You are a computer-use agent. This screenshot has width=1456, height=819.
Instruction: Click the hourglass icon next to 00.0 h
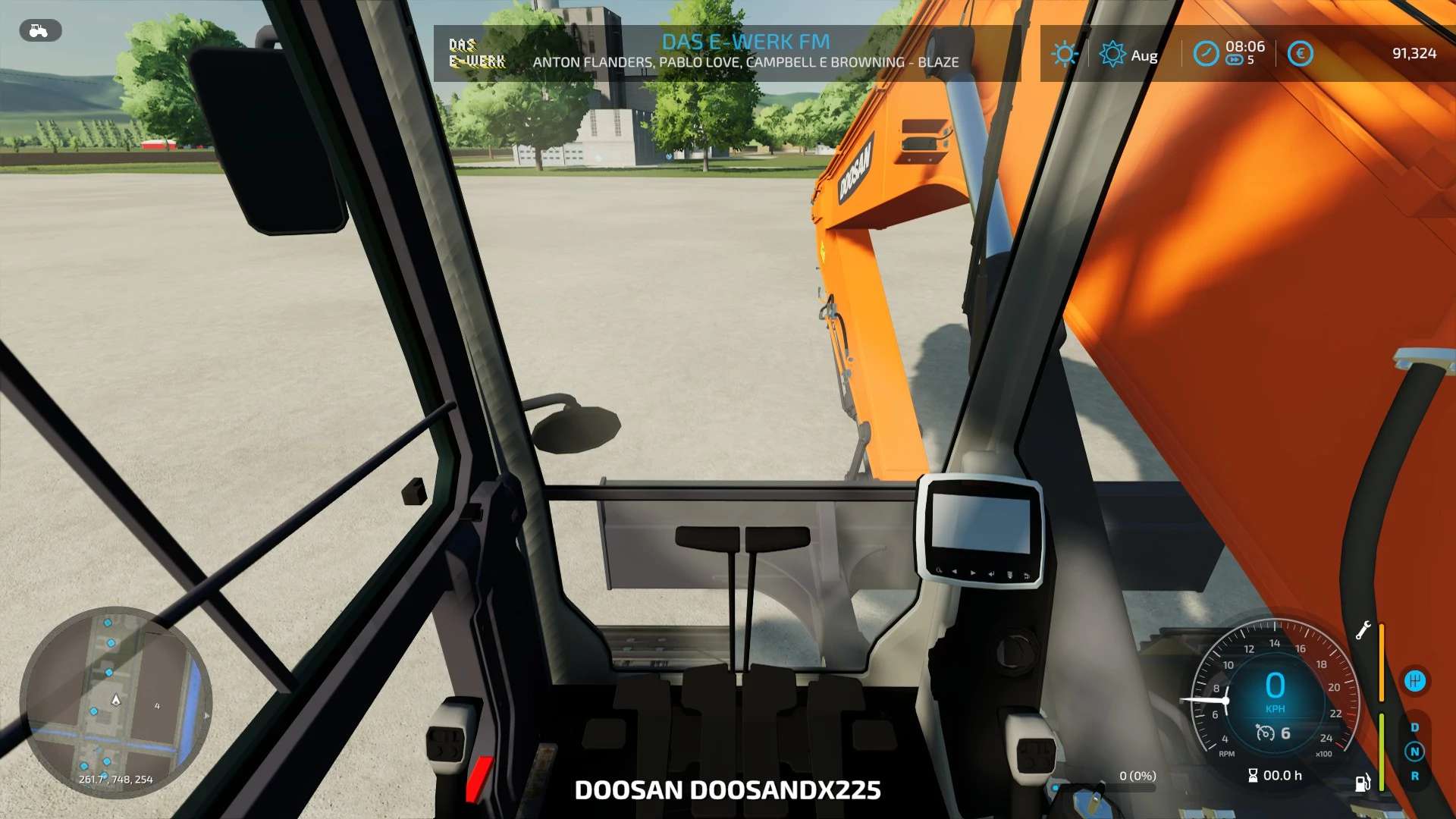point(1254,776)
